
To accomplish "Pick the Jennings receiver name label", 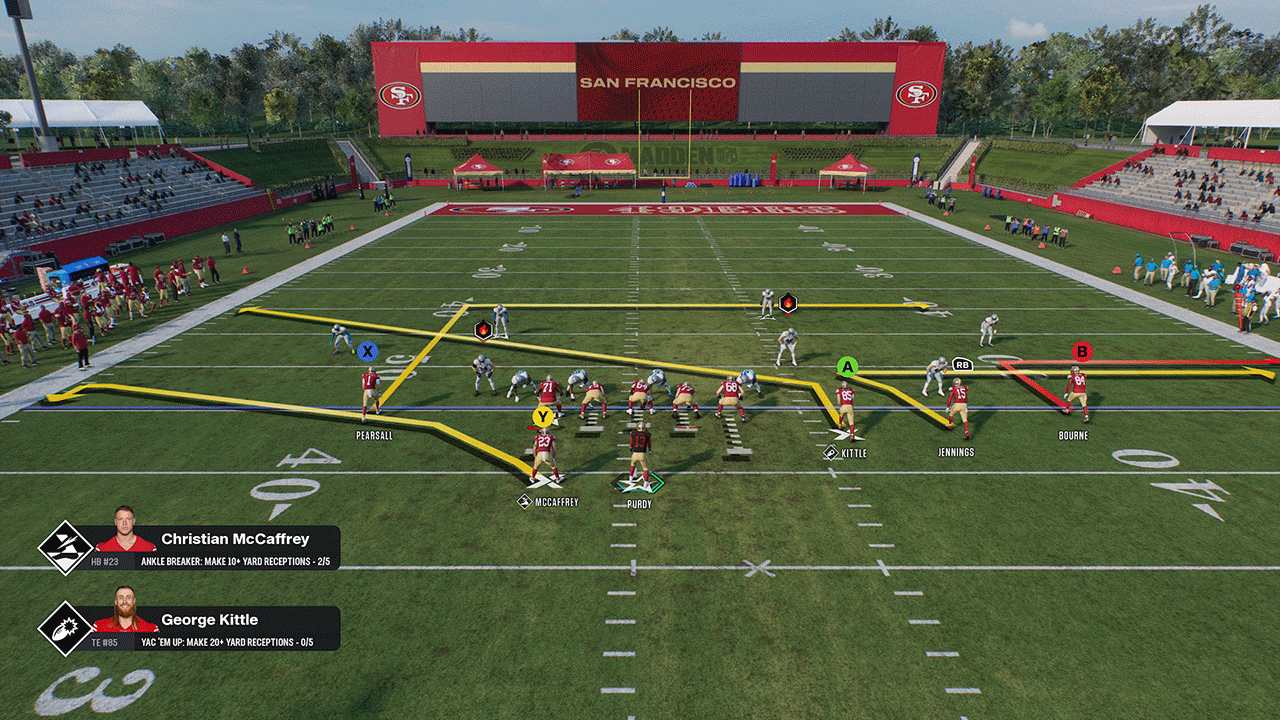I will (955, 452).
